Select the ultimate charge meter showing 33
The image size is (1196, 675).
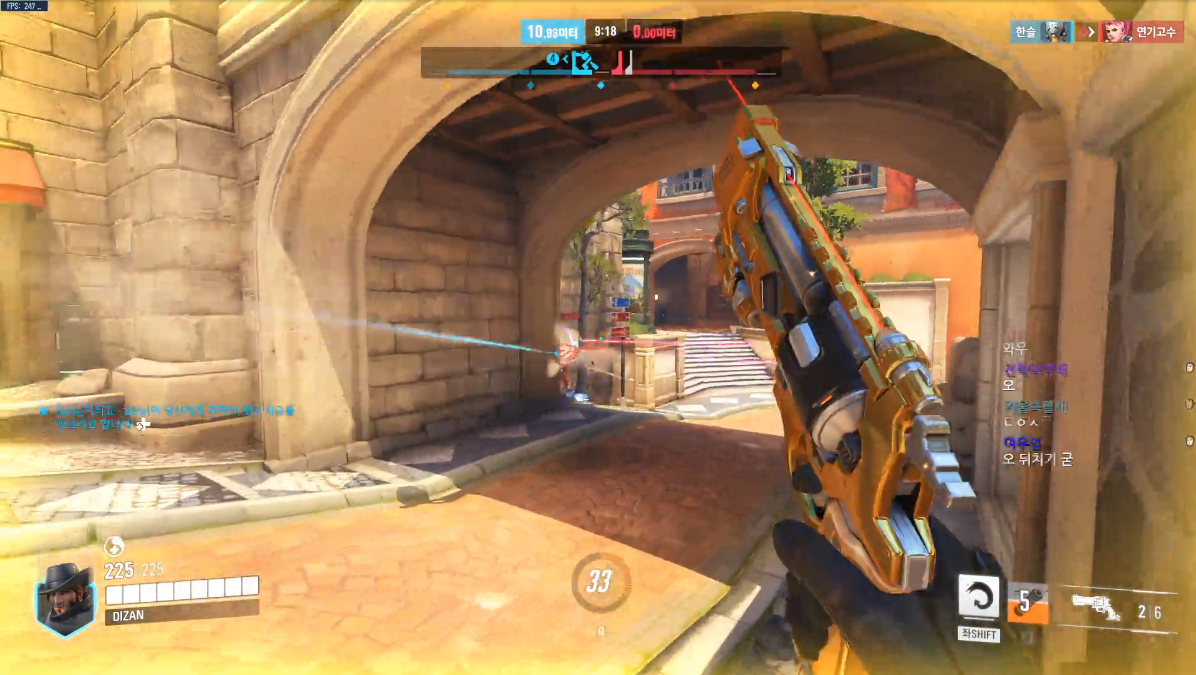point(599,582)
